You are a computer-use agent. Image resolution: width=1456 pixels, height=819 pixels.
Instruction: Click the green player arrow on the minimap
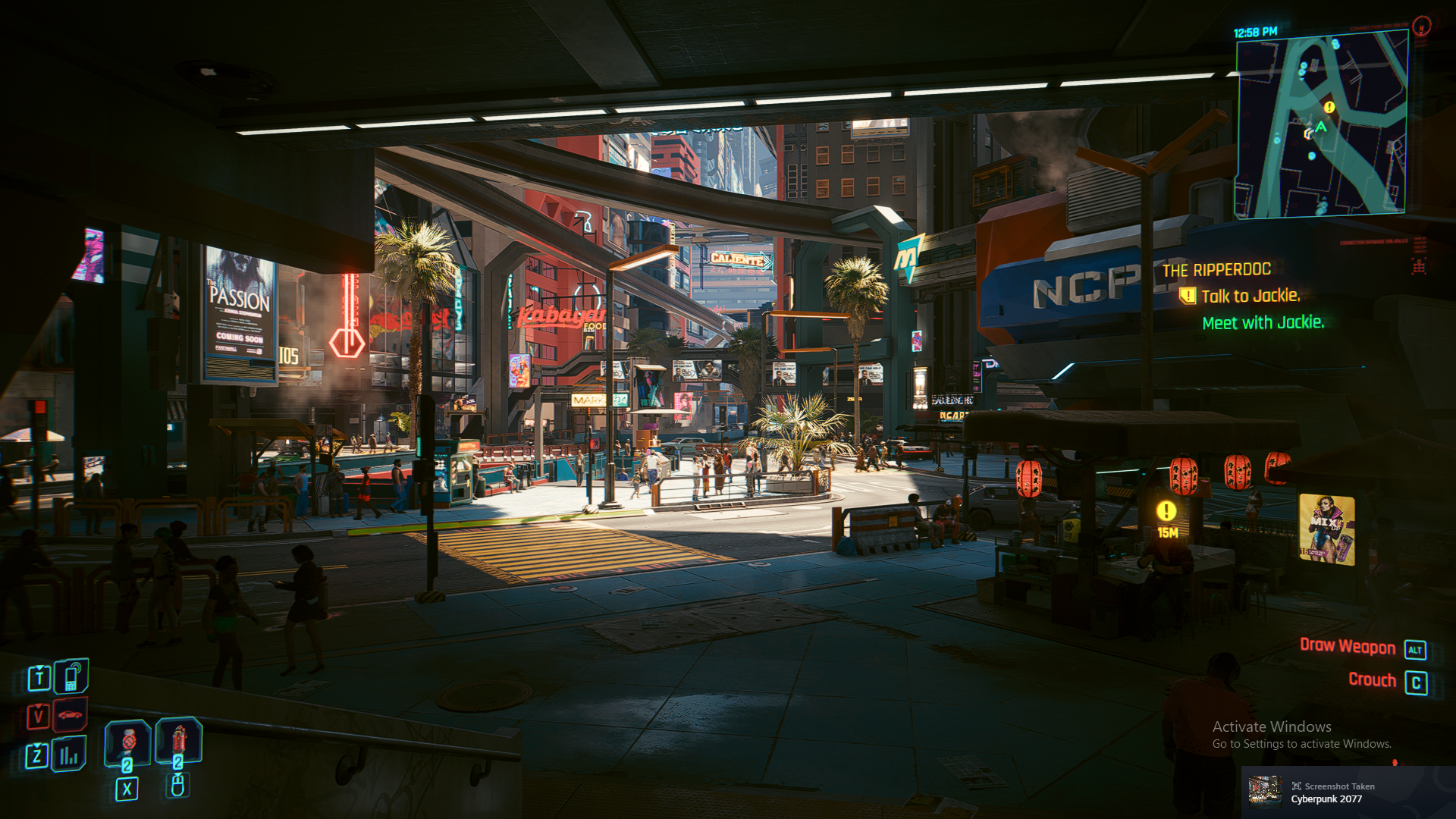[1321, 127]
